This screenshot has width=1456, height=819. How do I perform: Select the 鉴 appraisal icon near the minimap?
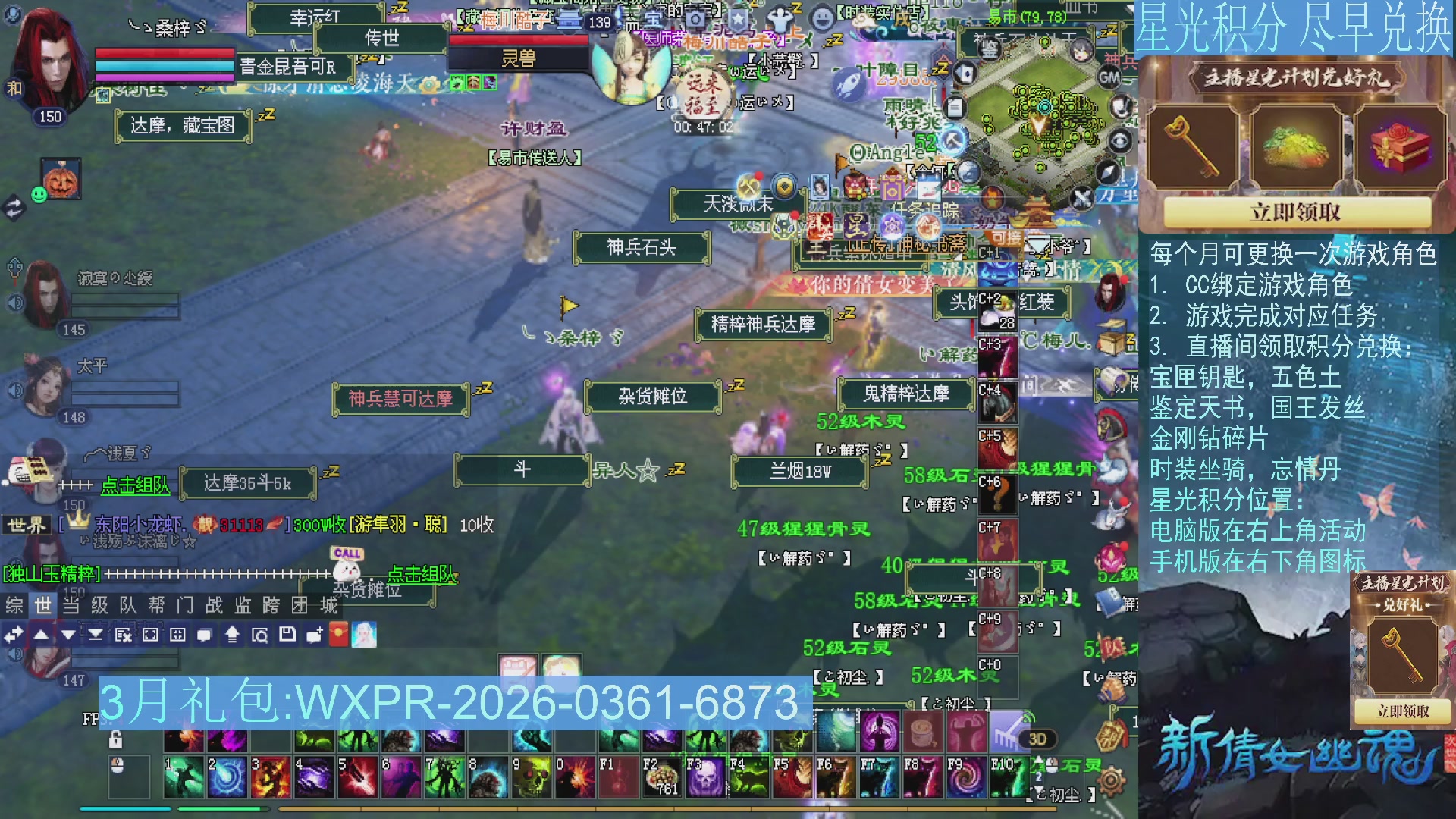click(990, 49)
